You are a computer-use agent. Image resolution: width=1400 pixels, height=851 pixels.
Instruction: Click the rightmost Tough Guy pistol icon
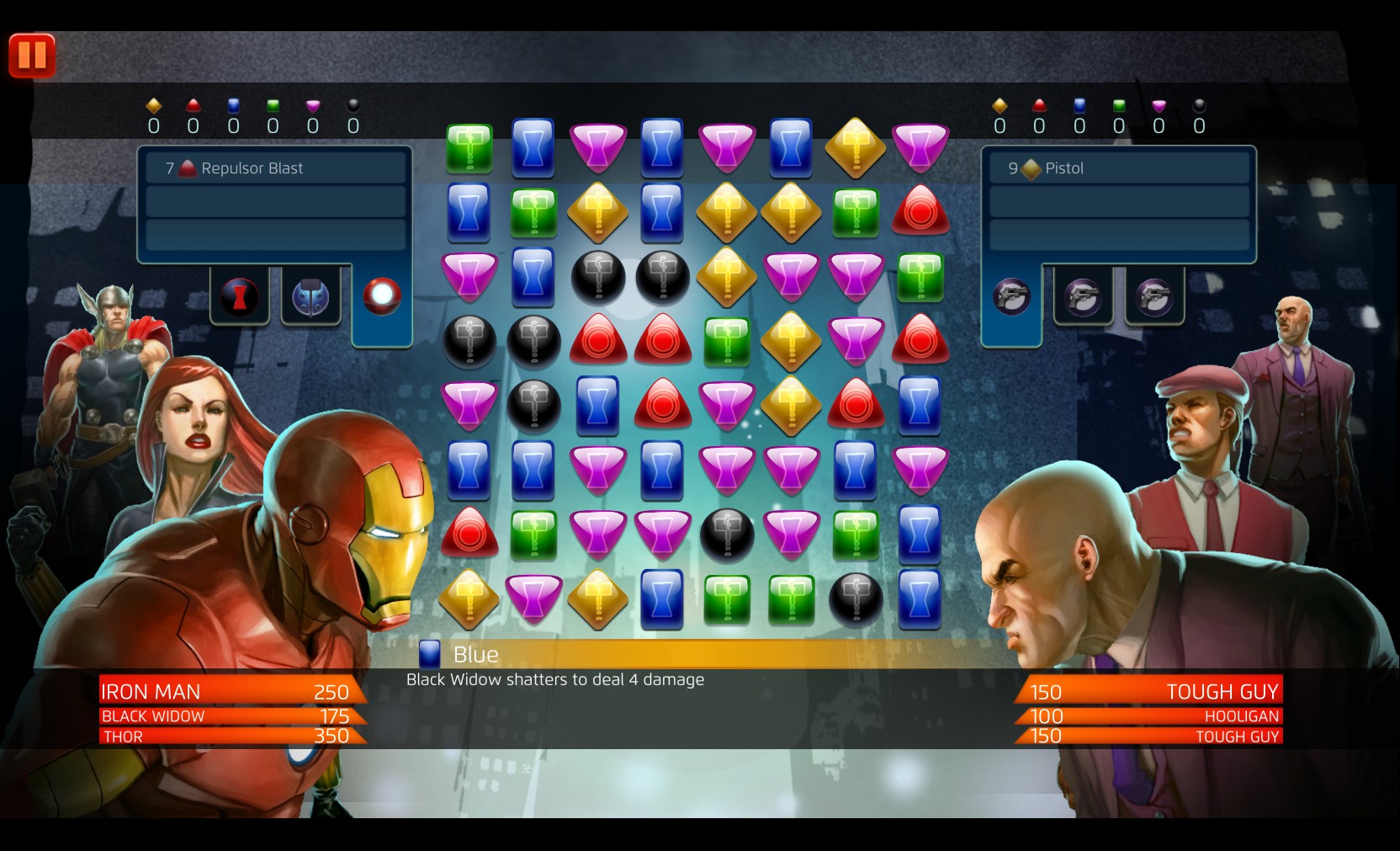click(x=1153, y=297)
